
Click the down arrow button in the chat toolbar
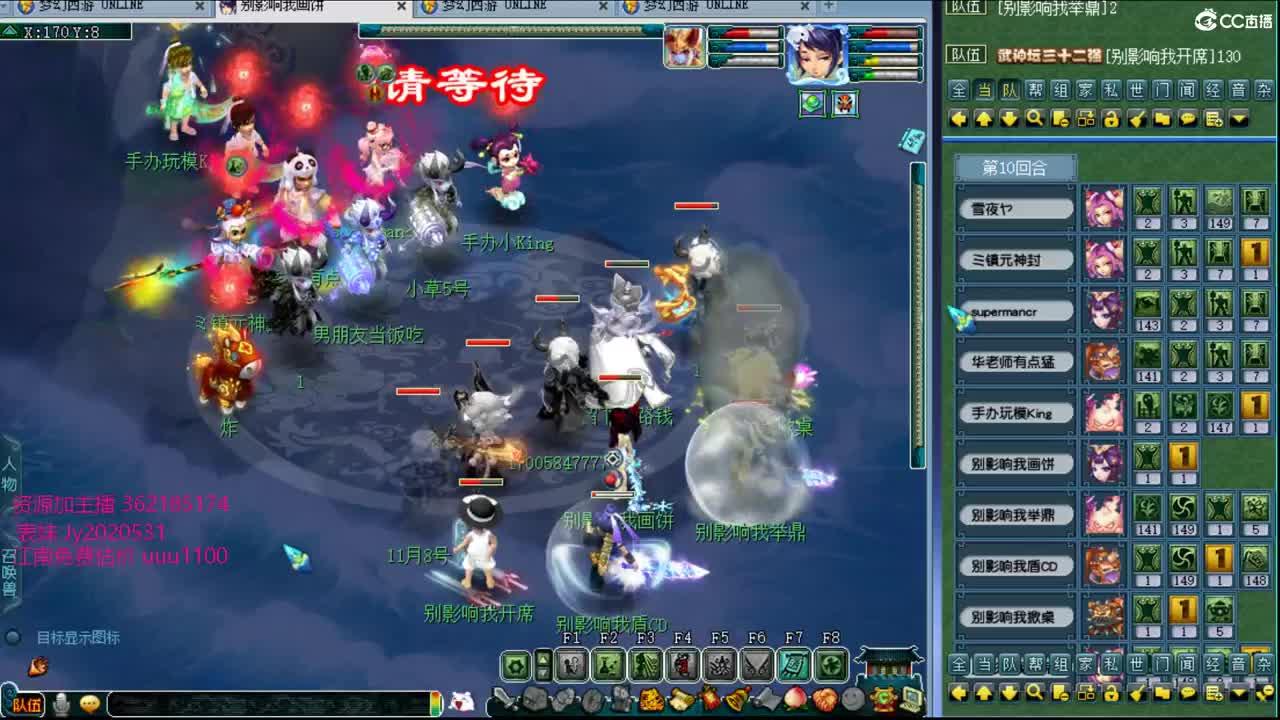1009,119
